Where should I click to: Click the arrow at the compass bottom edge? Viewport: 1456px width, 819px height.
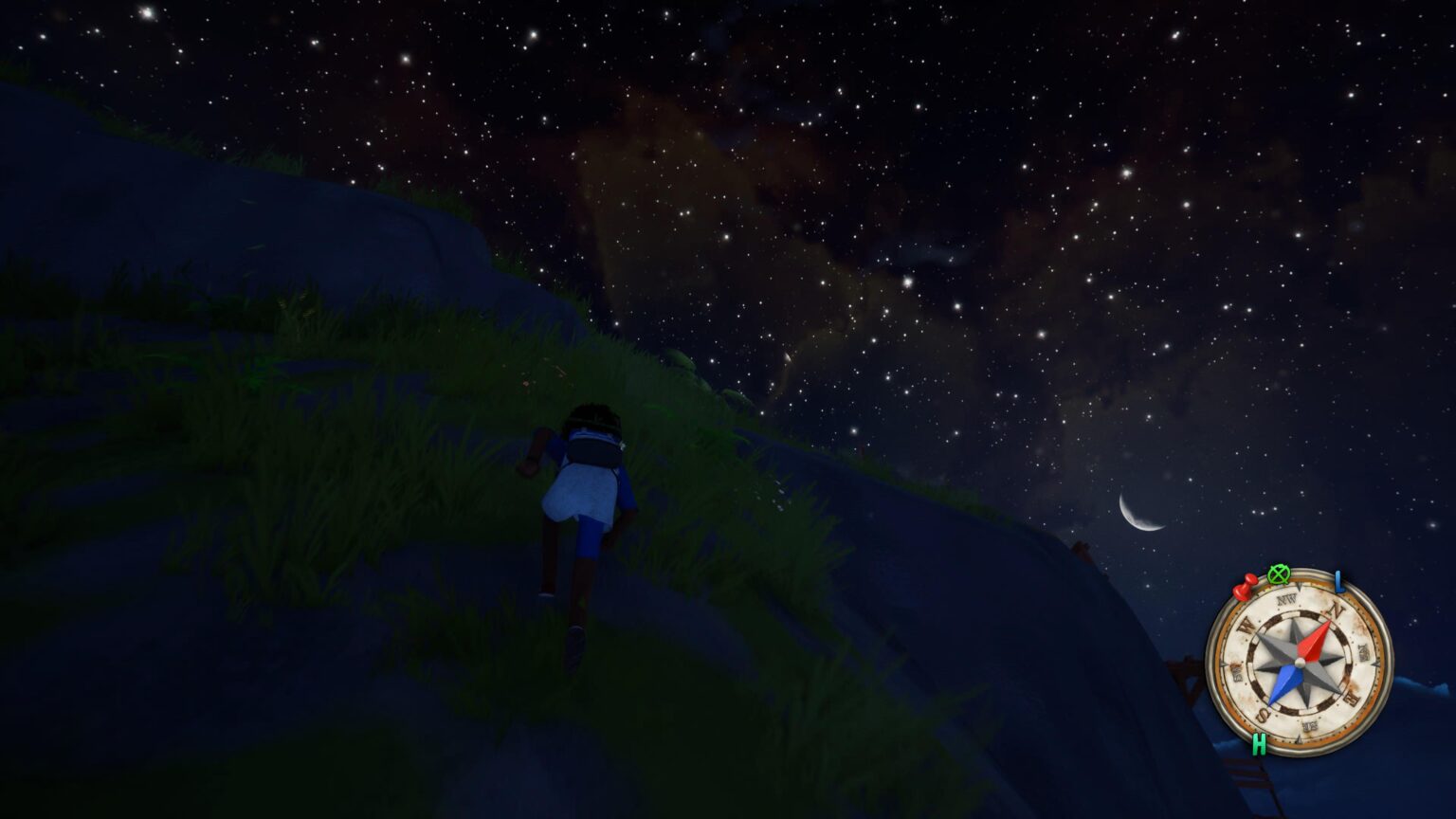(x=1299, y=738)
